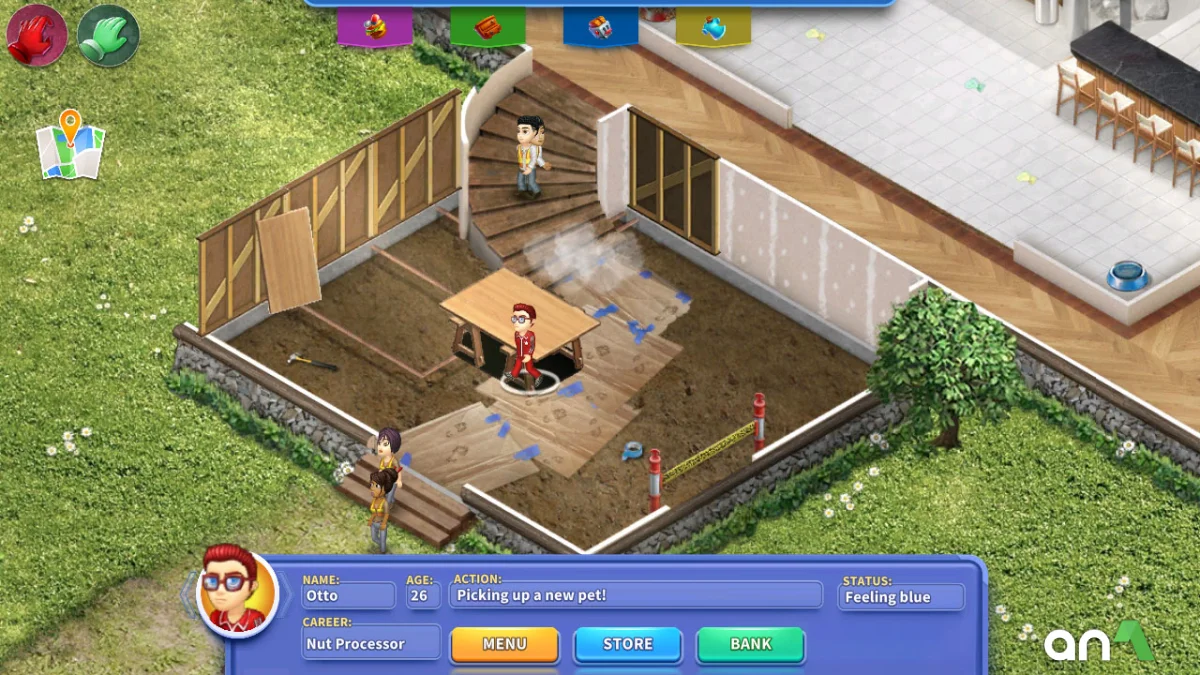Screen dimensions: 1200x675
Task: Select the red glove icon
Action: click(x=37, y=36)
